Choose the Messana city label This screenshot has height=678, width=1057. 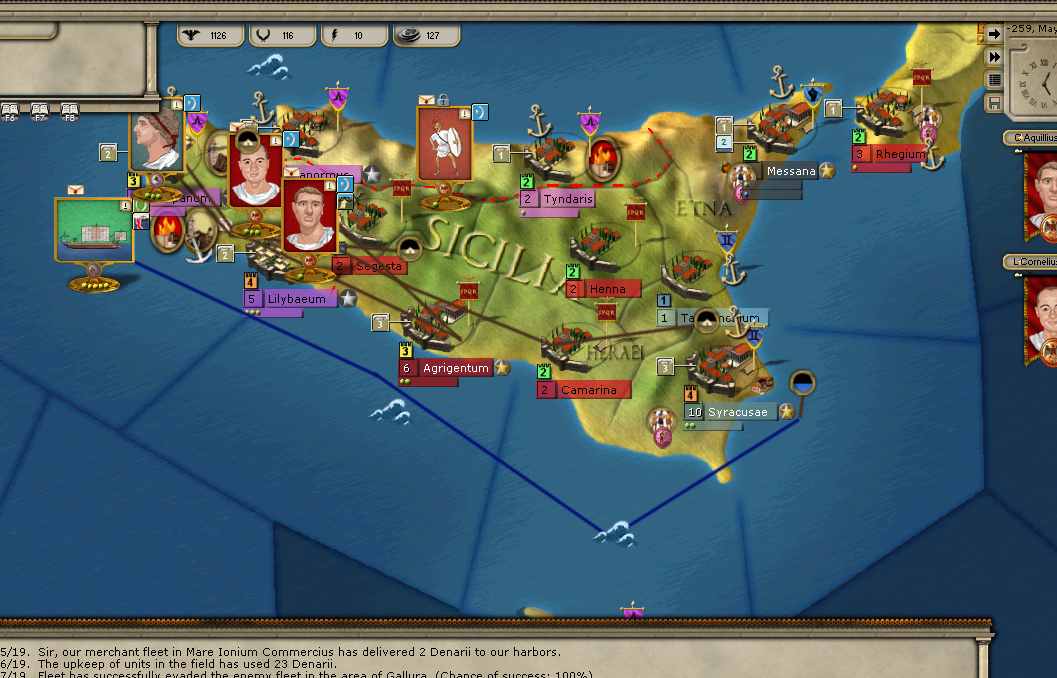791,171
